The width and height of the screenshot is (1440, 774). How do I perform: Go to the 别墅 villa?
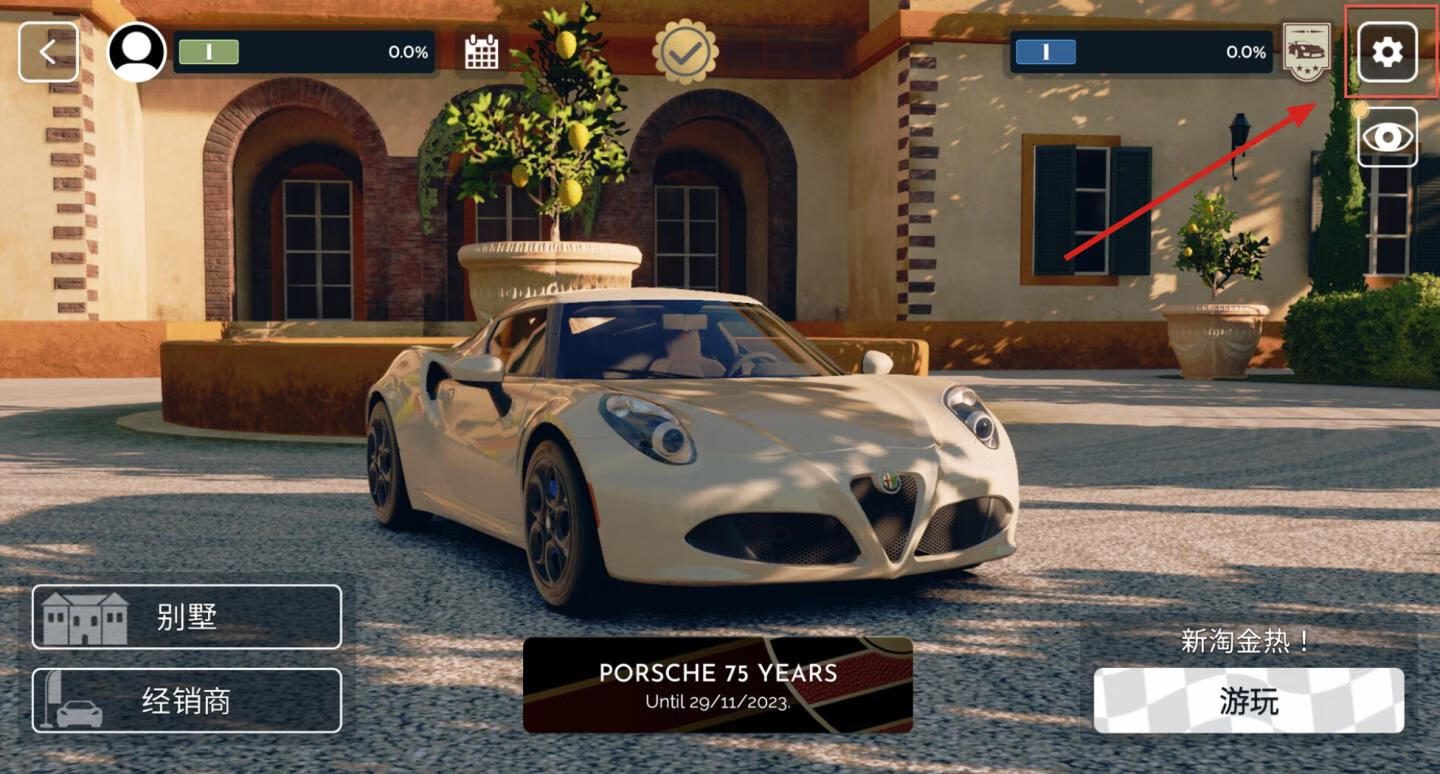[187, 617]
